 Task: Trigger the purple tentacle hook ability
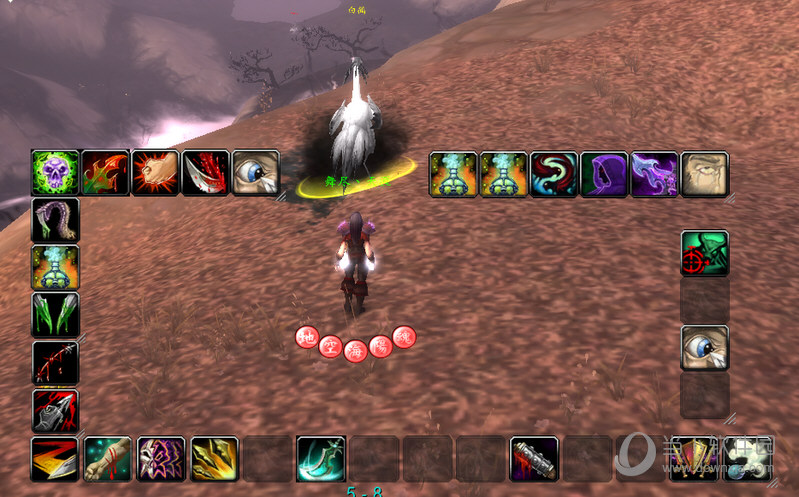[x=55, y=220]
